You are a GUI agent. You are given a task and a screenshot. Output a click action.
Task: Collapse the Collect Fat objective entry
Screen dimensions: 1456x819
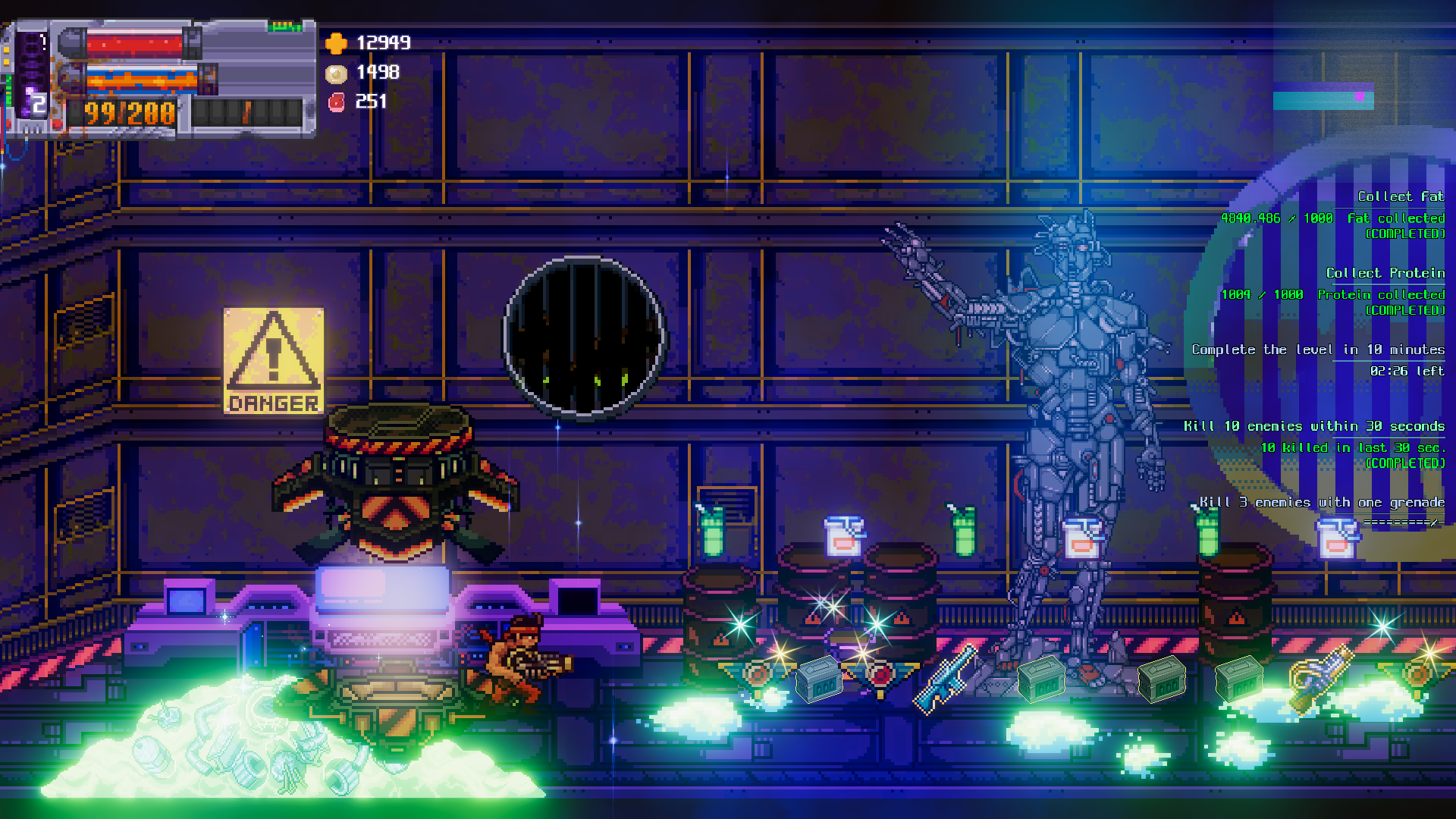1400,196
